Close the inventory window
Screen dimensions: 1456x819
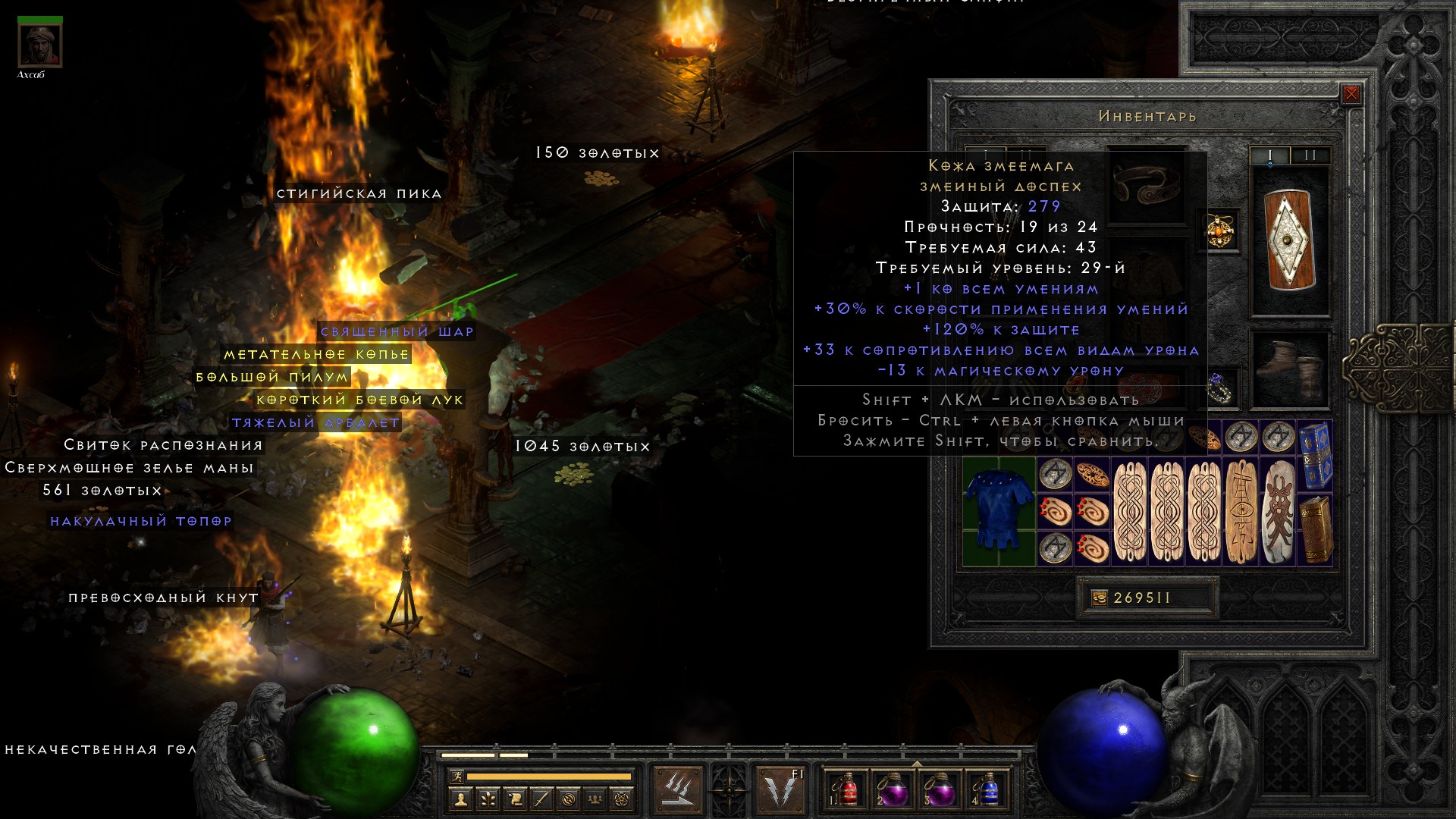[1351, 94]
